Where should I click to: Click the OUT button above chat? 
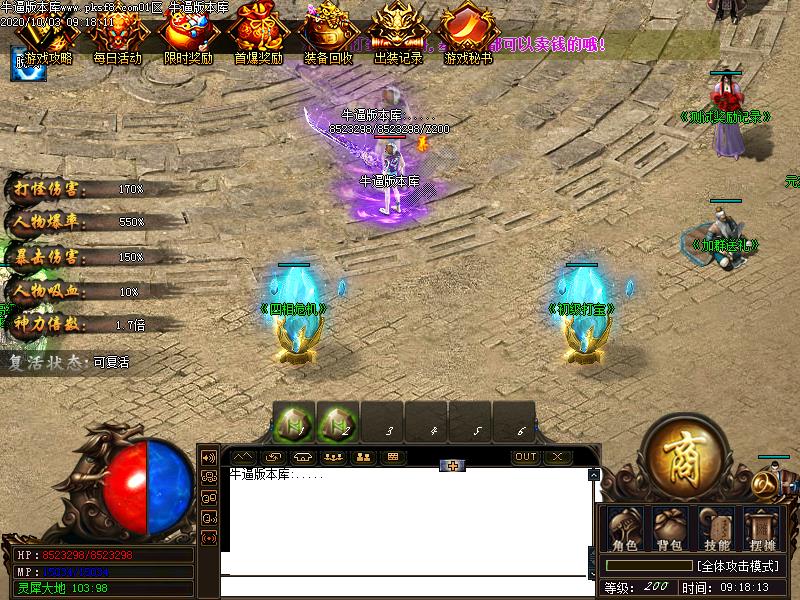526,457
